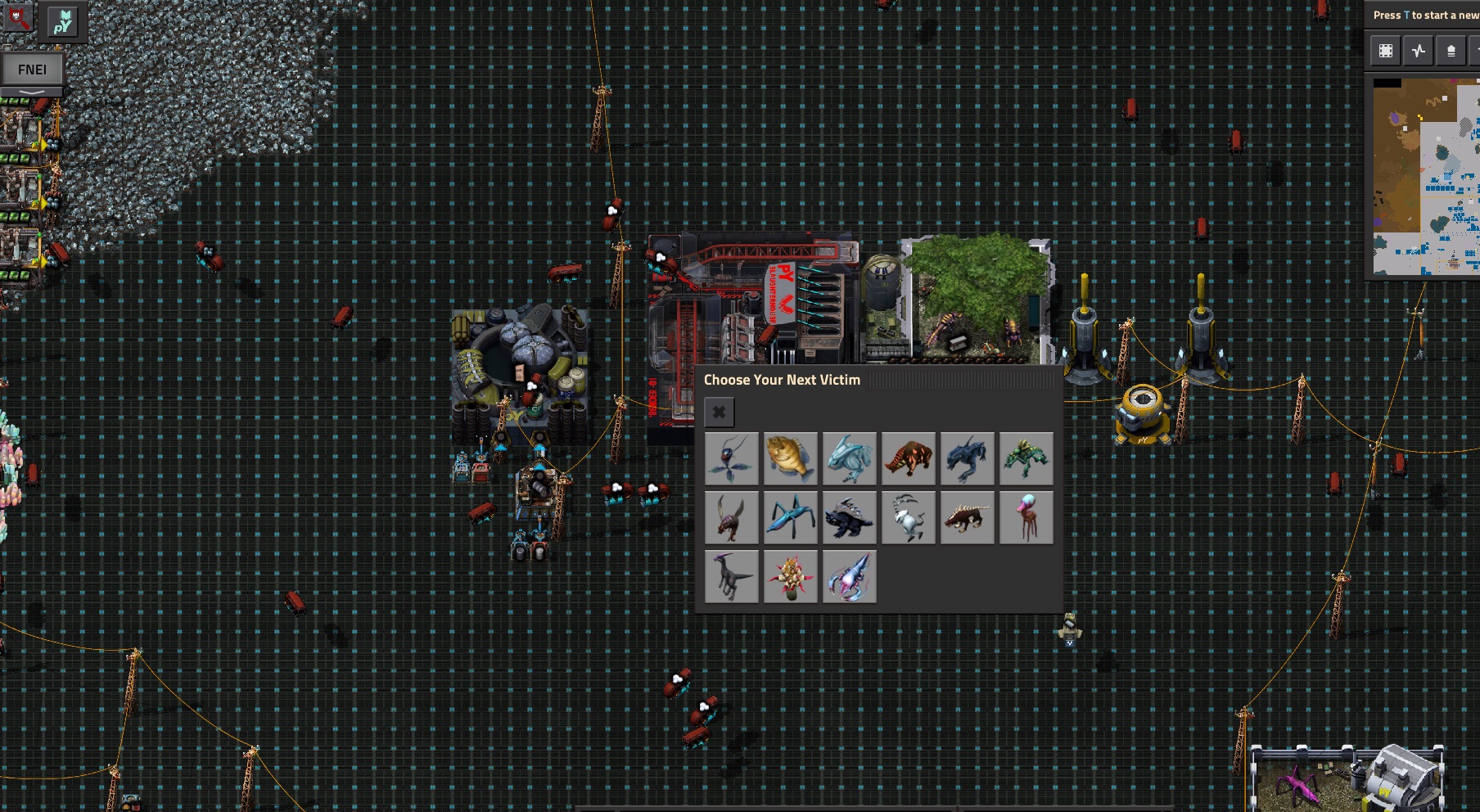Image resolution: width=1480 pixels, height=812 pixels.
Task: Open the pY mod menu button
Action: pos(63,21)
